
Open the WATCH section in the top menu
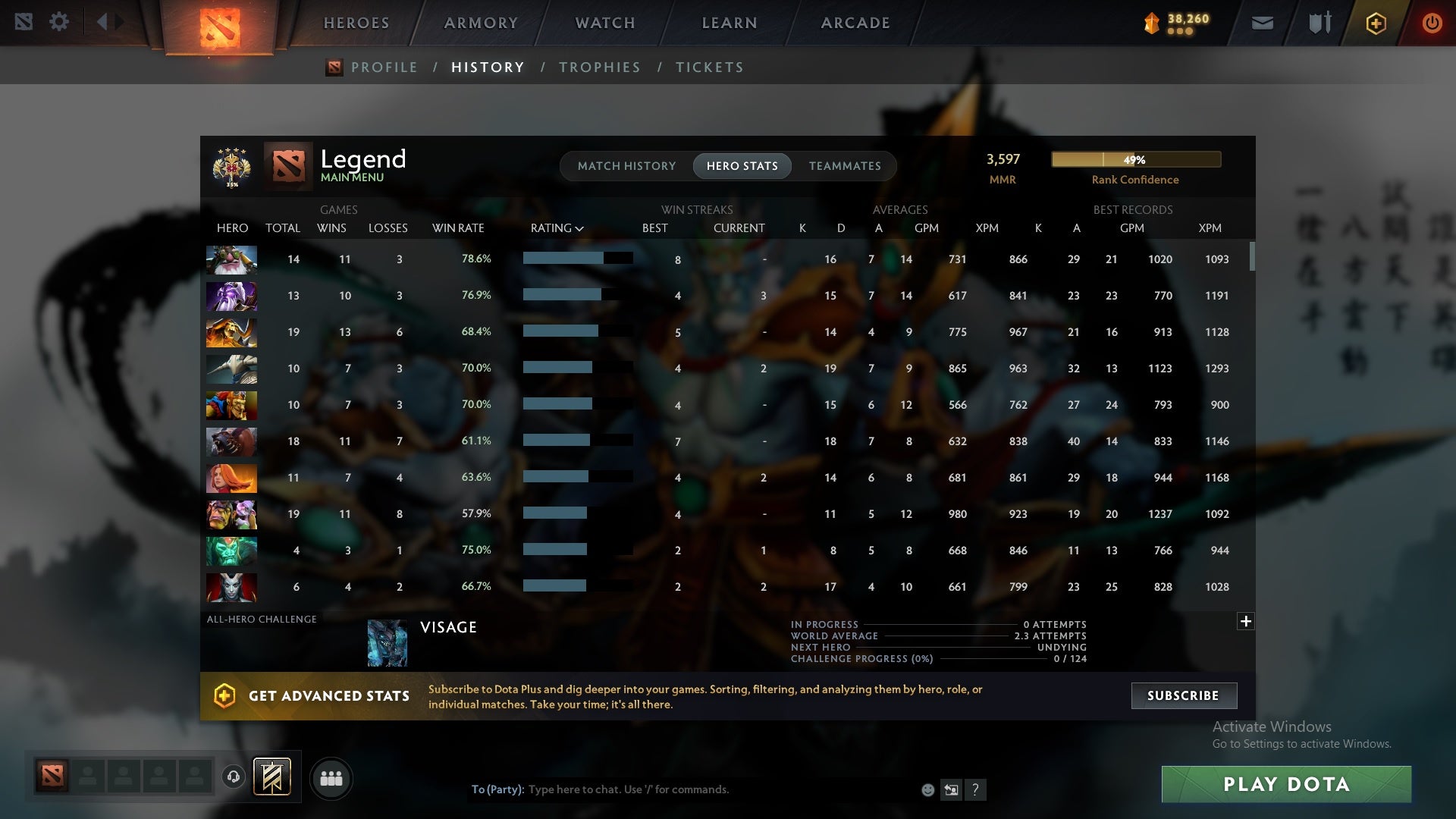pyautogui.click(x=604, y=23)
